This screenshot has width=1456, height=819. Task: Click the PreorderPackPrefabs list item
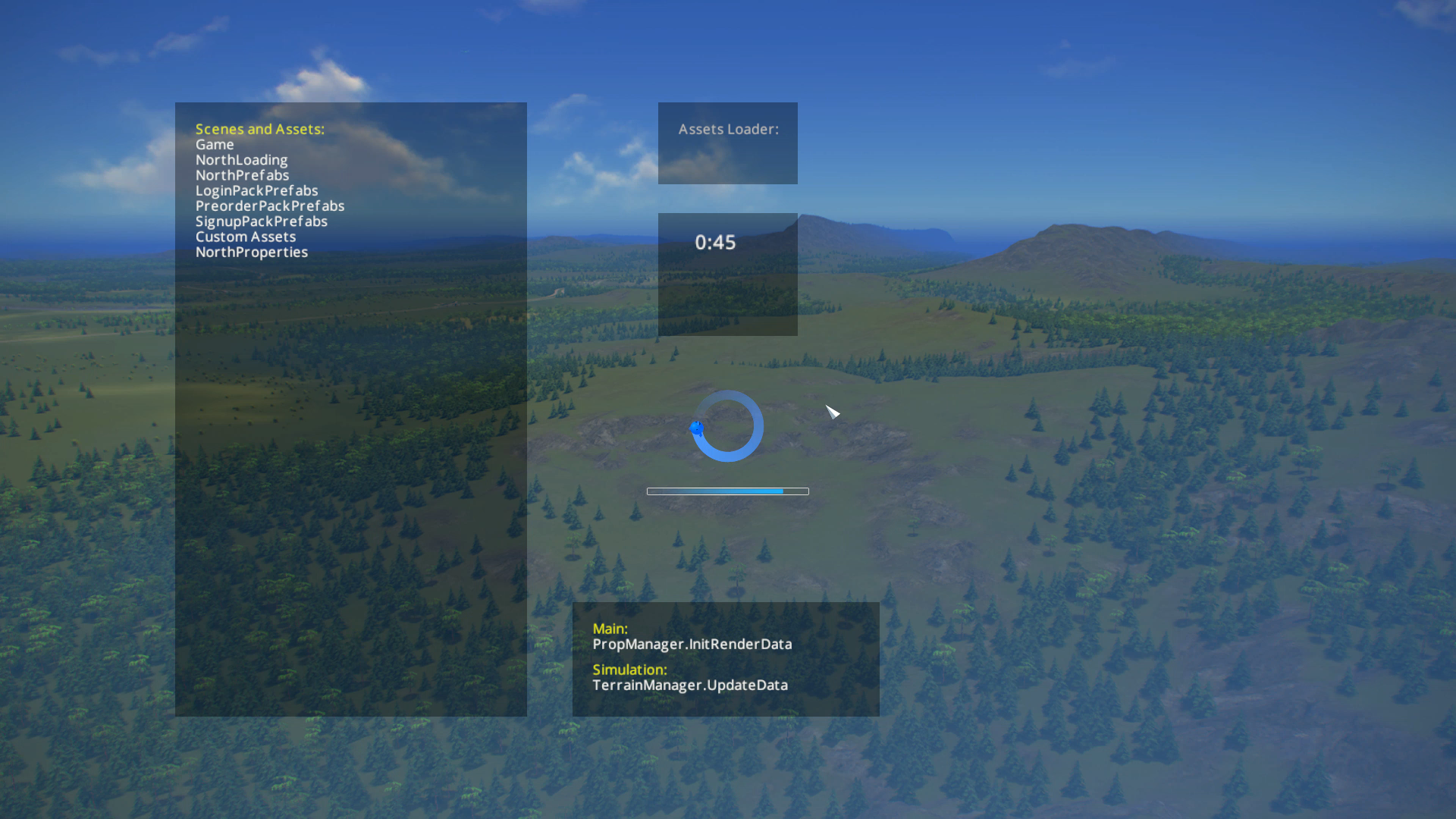(x=270, y=206)
